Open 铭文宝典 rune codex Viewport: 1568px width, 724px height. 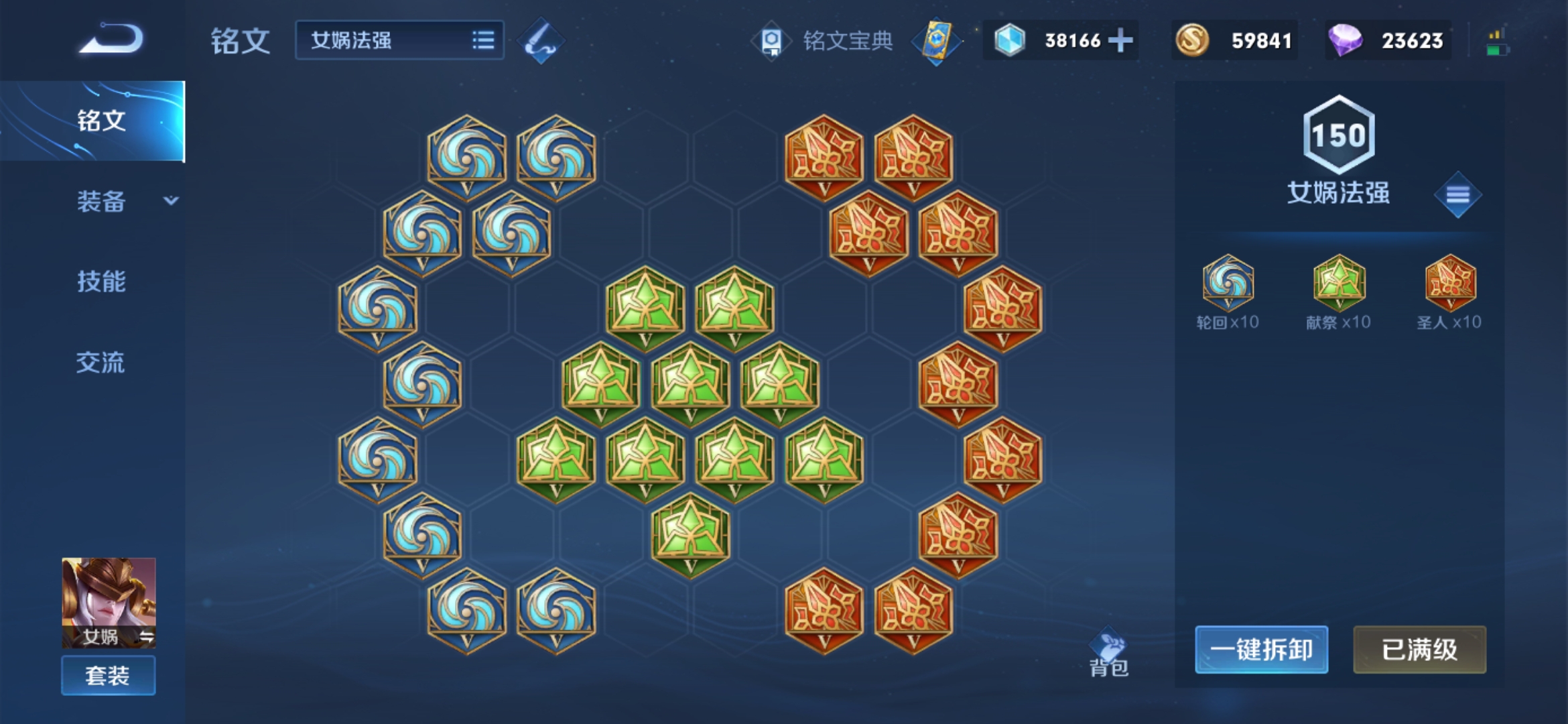[x=824, y=41]
